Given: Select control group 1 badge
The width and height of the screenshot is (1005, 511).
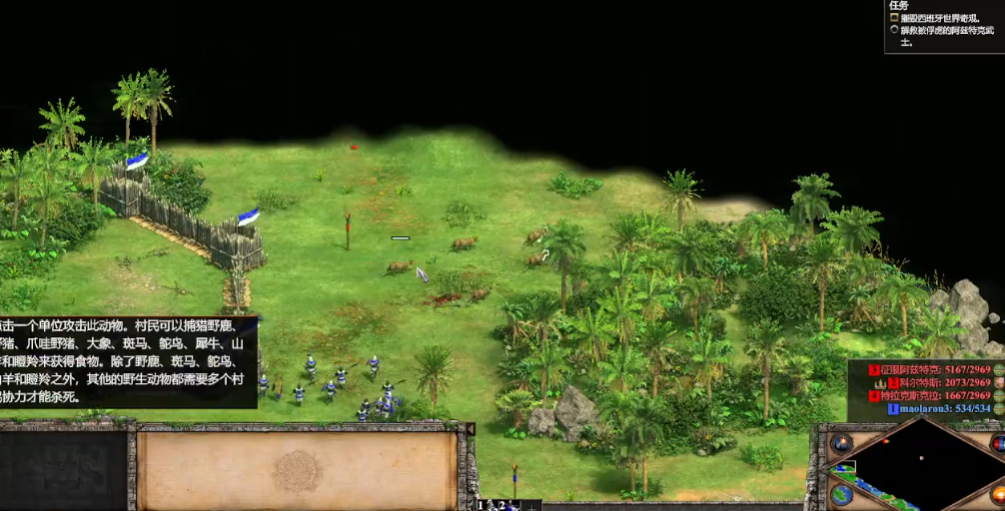Looking at the screenshot, I should (x=481, y=505).
